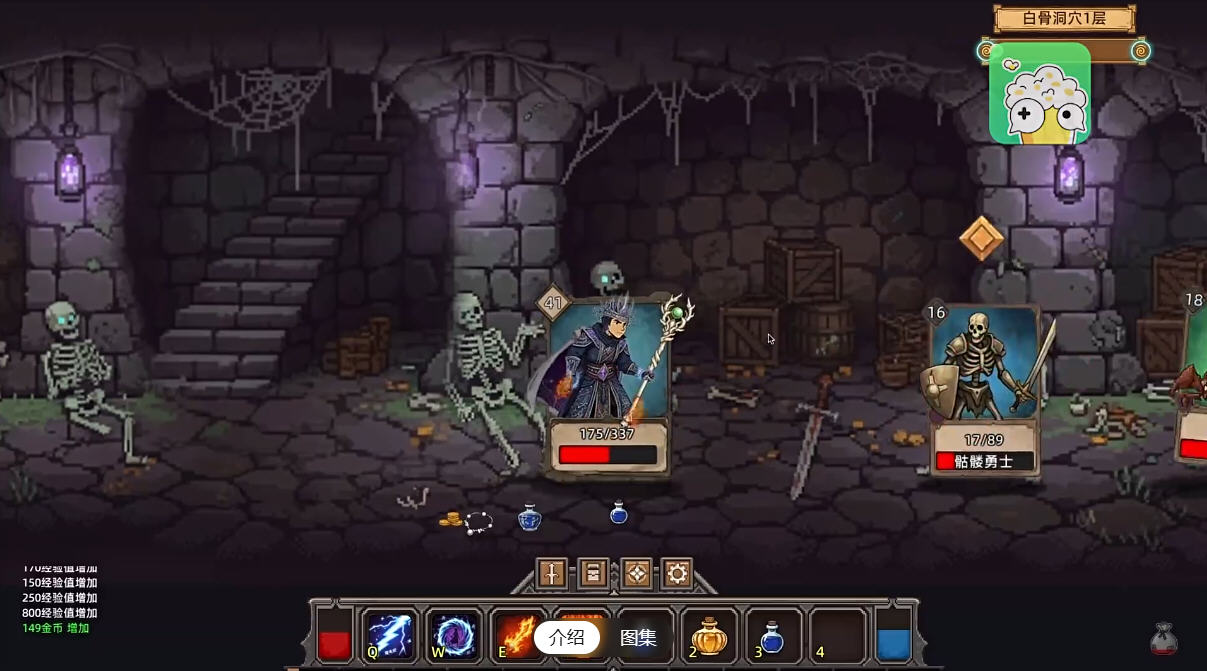Open the diamond compass menu button
The width and height of the screenshot is (1207, 671).
(x=636, y=573)
